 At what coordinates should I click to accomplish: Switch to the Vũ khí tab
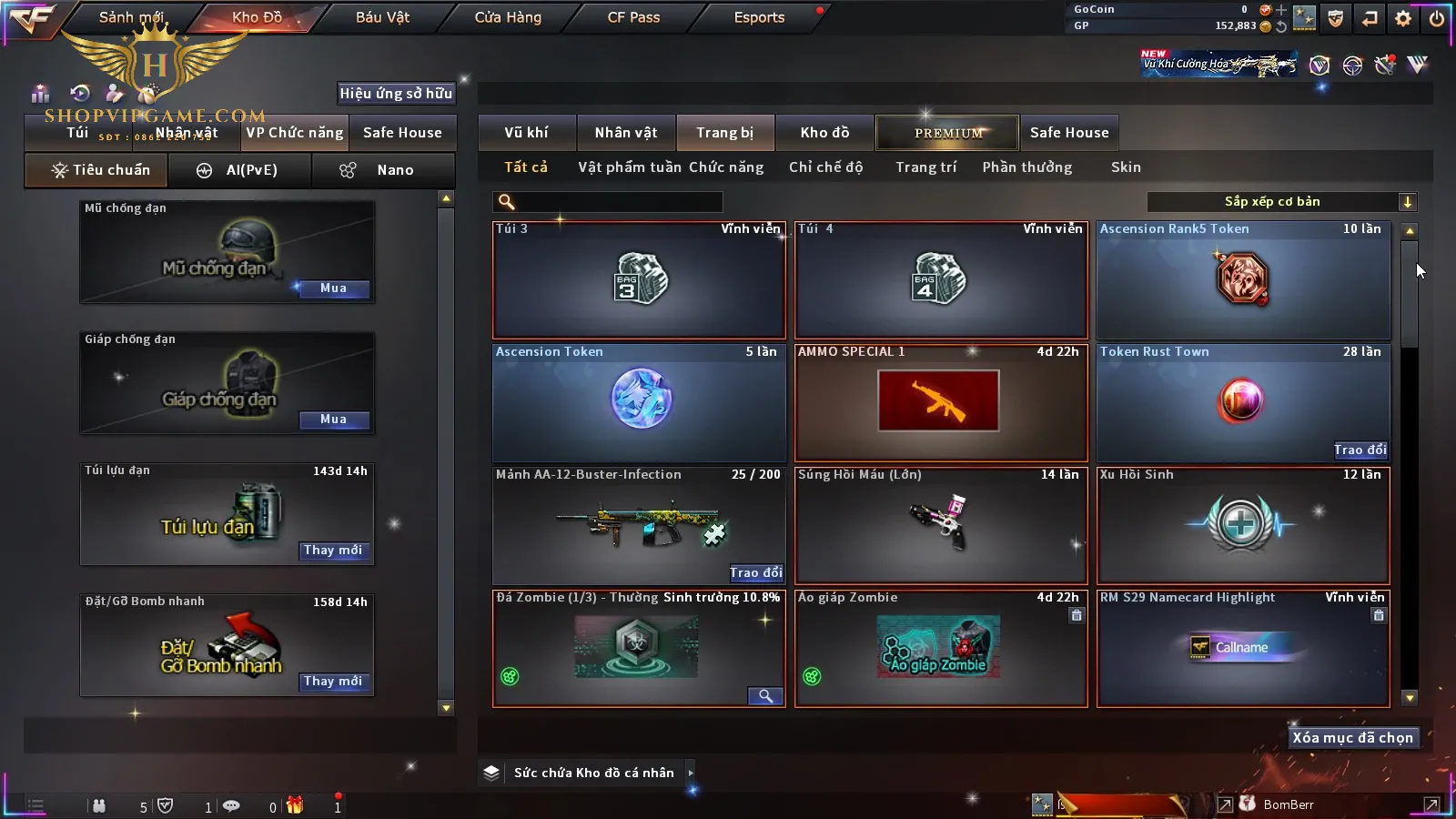point(526,133)
